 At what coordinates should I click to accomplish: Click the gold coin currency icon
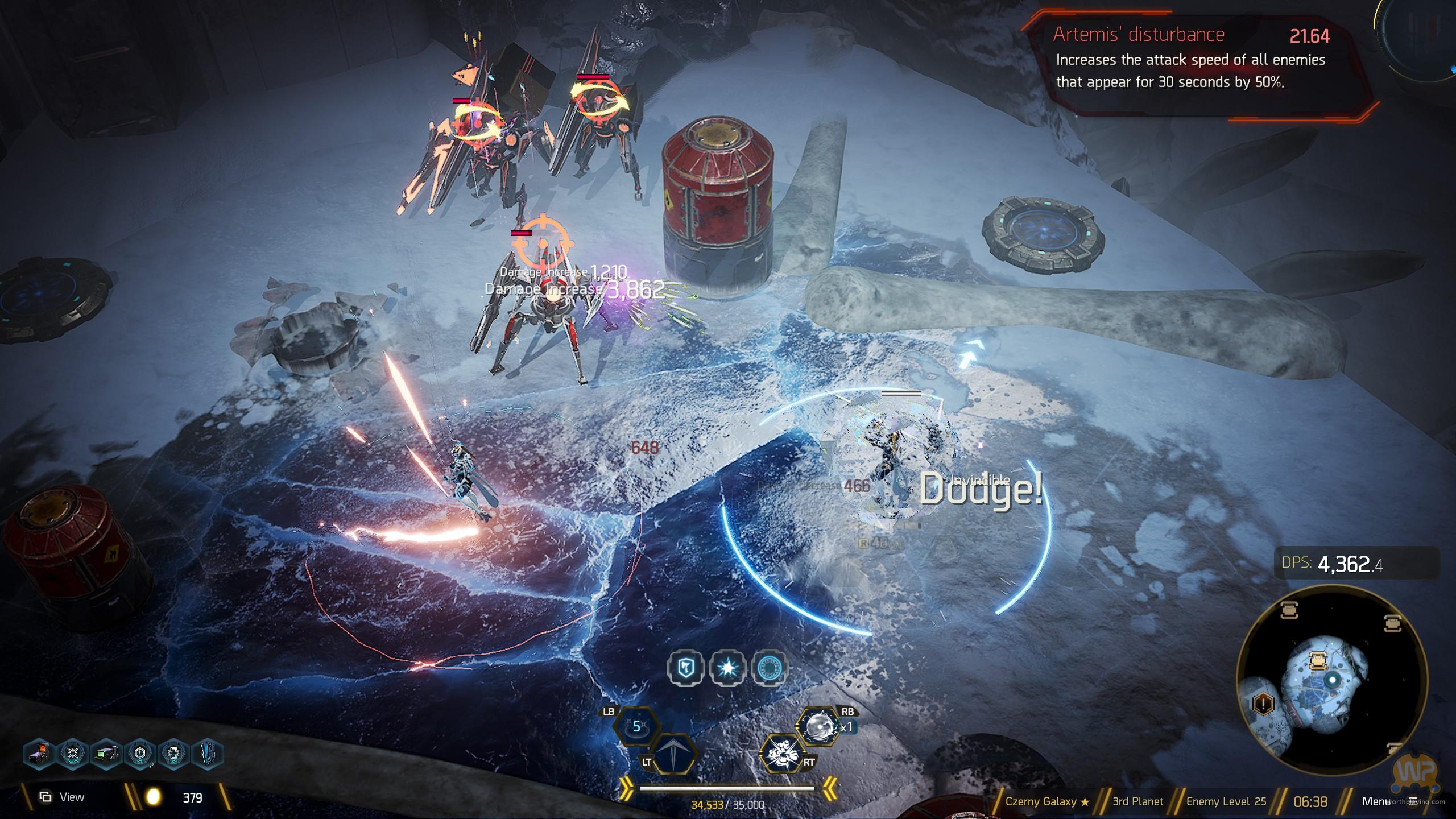pos(153,797)
